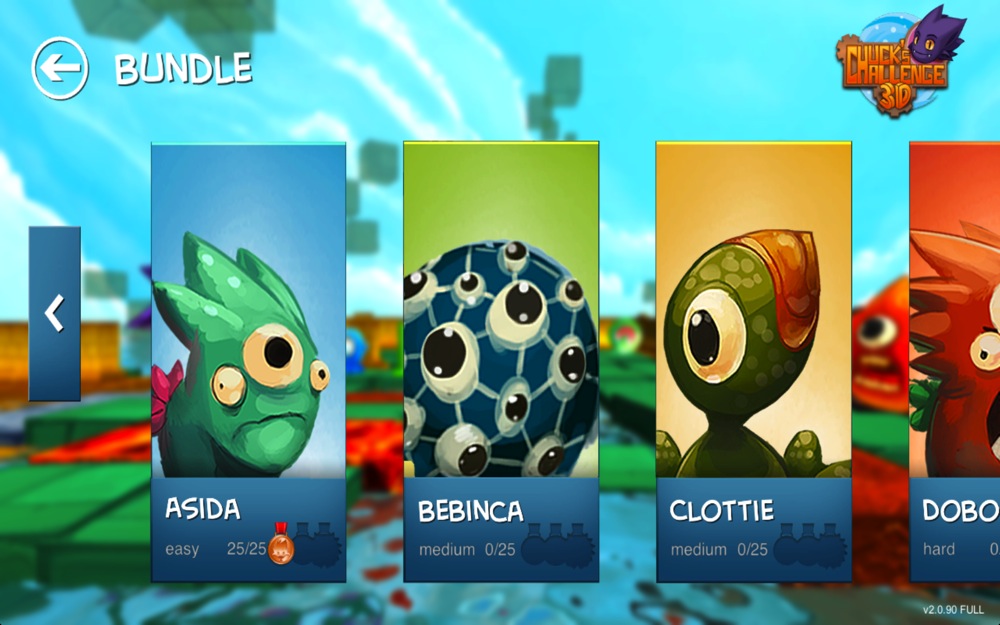Pick the red Dobo hard bundle card
1000x625 pixels.
(x=956, y=360)
